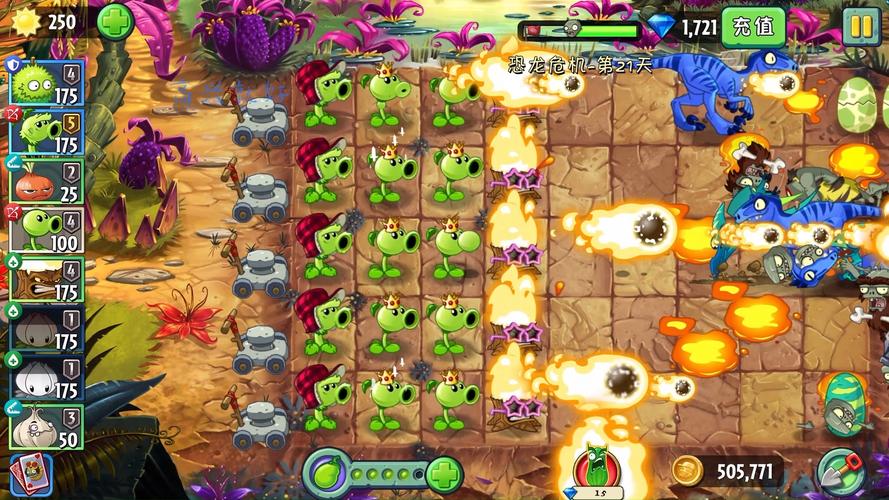This screenshot has width=889, height=500.
Task: Choose the Repeater seed packet costing 175
Action: pyautogui.click(x=45, y=130)
